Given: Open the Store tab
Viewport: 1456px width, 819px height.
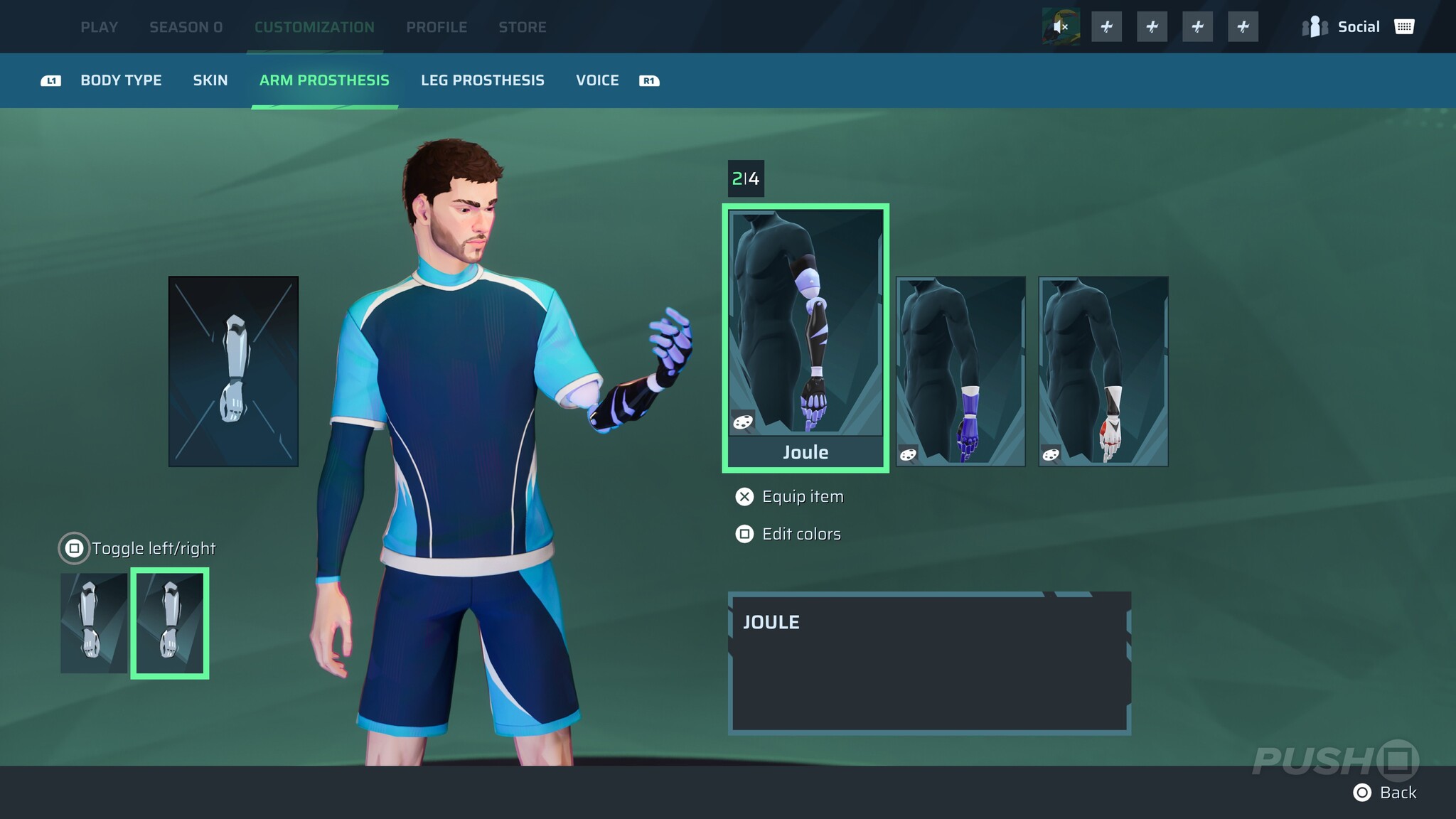Looking at the screenshot, I should click(522, 27).
